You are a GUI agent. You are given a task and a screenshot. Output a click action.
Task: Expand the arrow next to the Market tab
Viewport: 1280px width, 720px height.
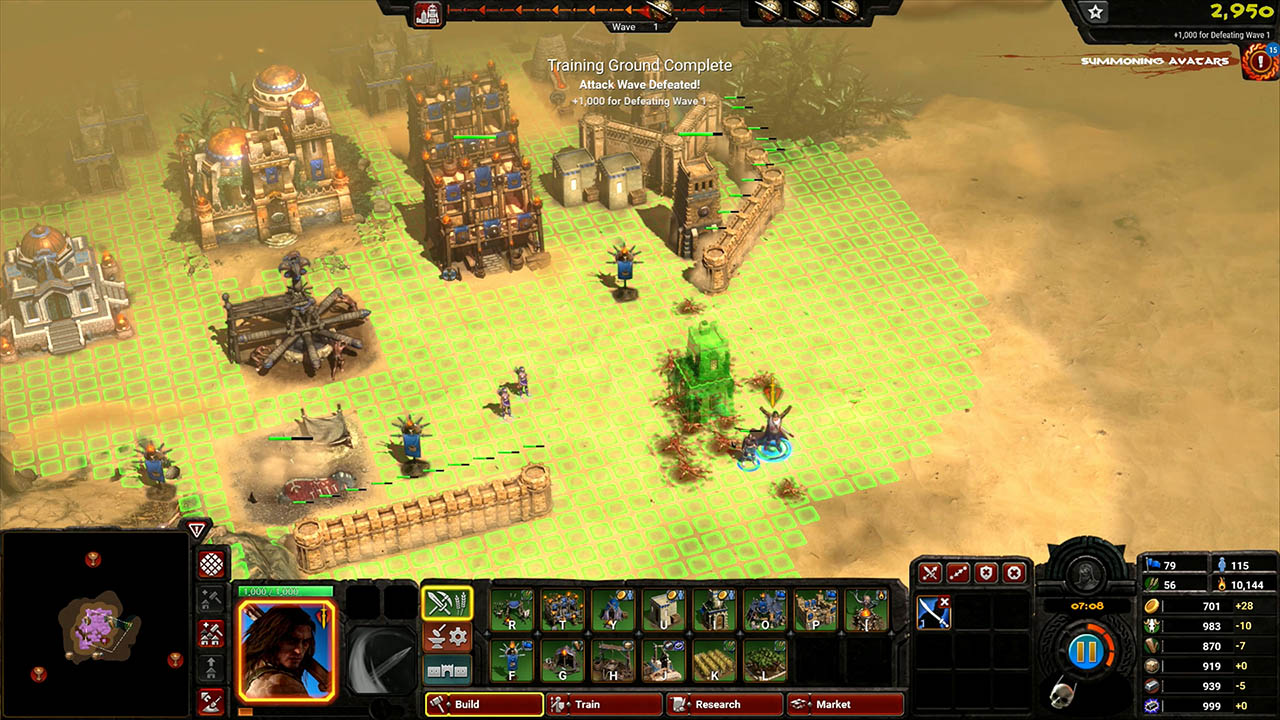811,704
